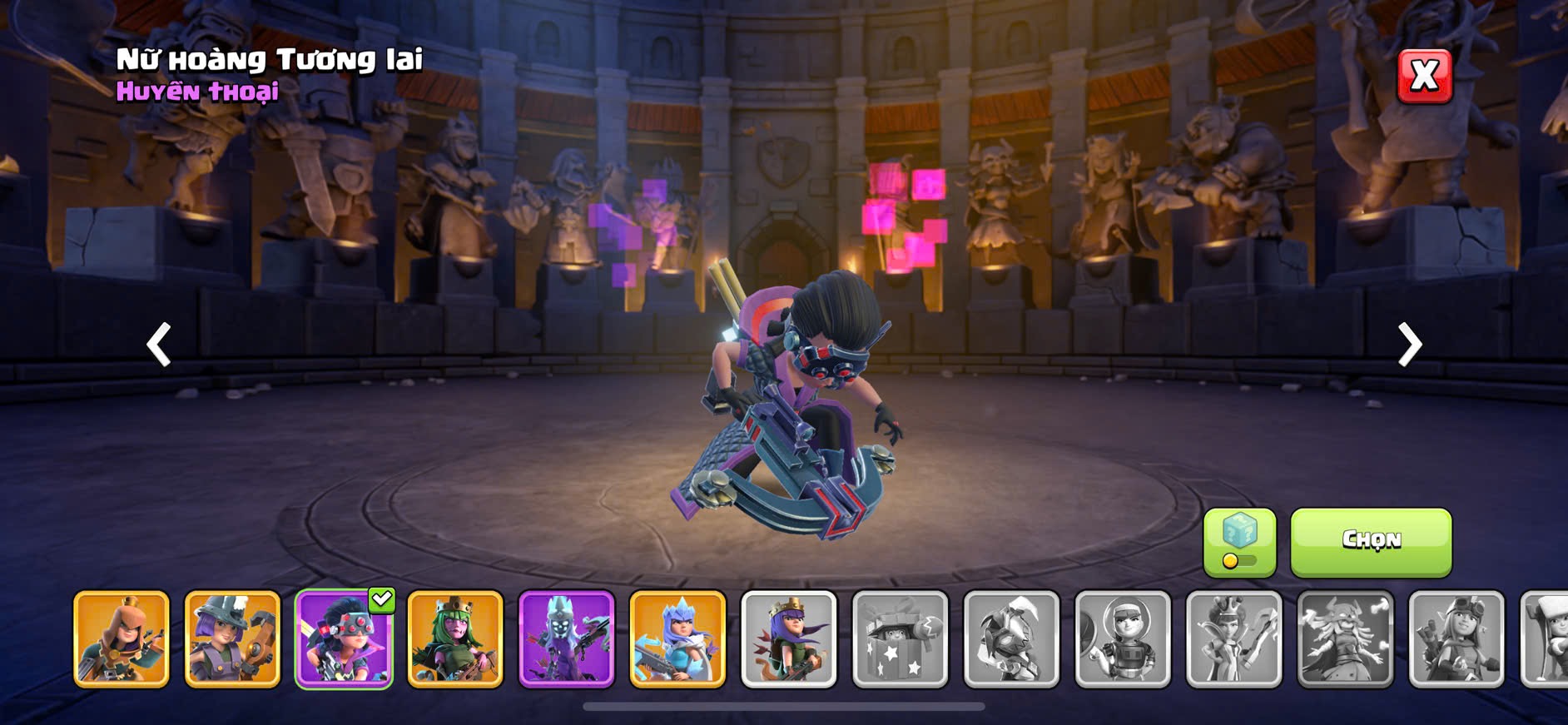Select the checked goggles queen skin
This screenshot has width=1568, height=725.
(x=344, y=639)
